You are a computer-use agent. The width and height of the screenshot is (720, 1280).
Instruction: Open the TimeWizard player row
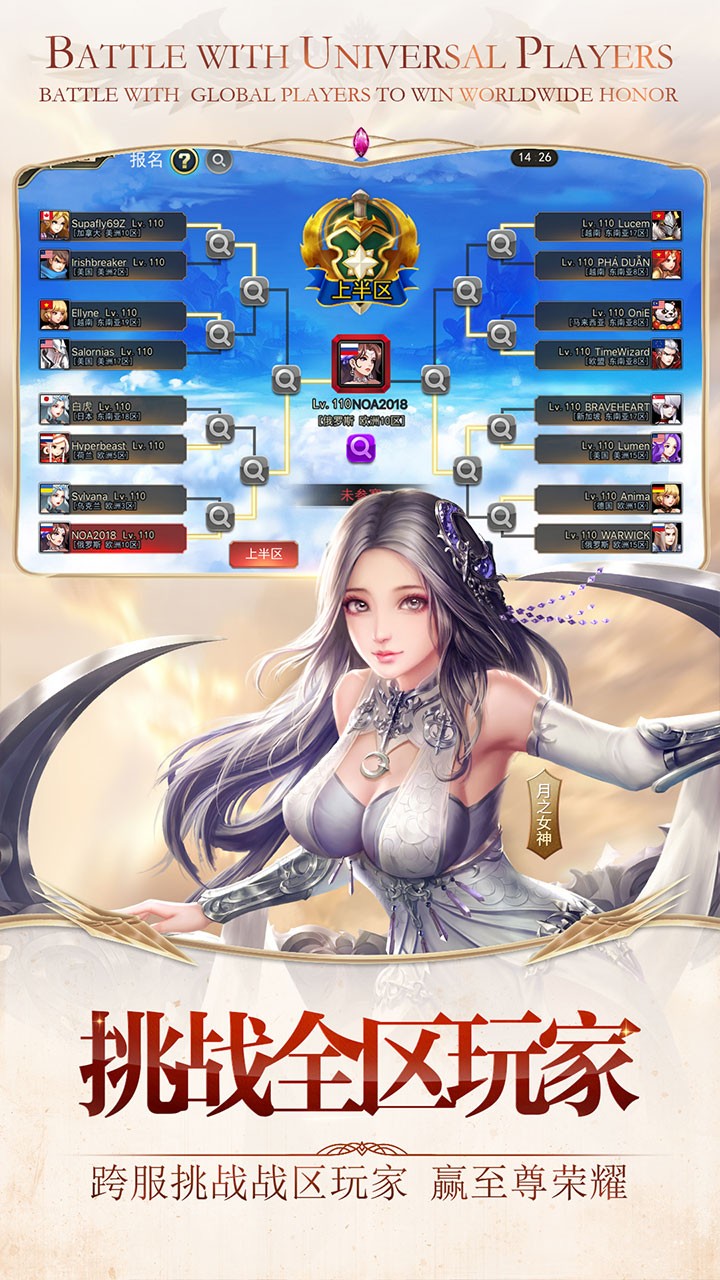coord(607,355)
